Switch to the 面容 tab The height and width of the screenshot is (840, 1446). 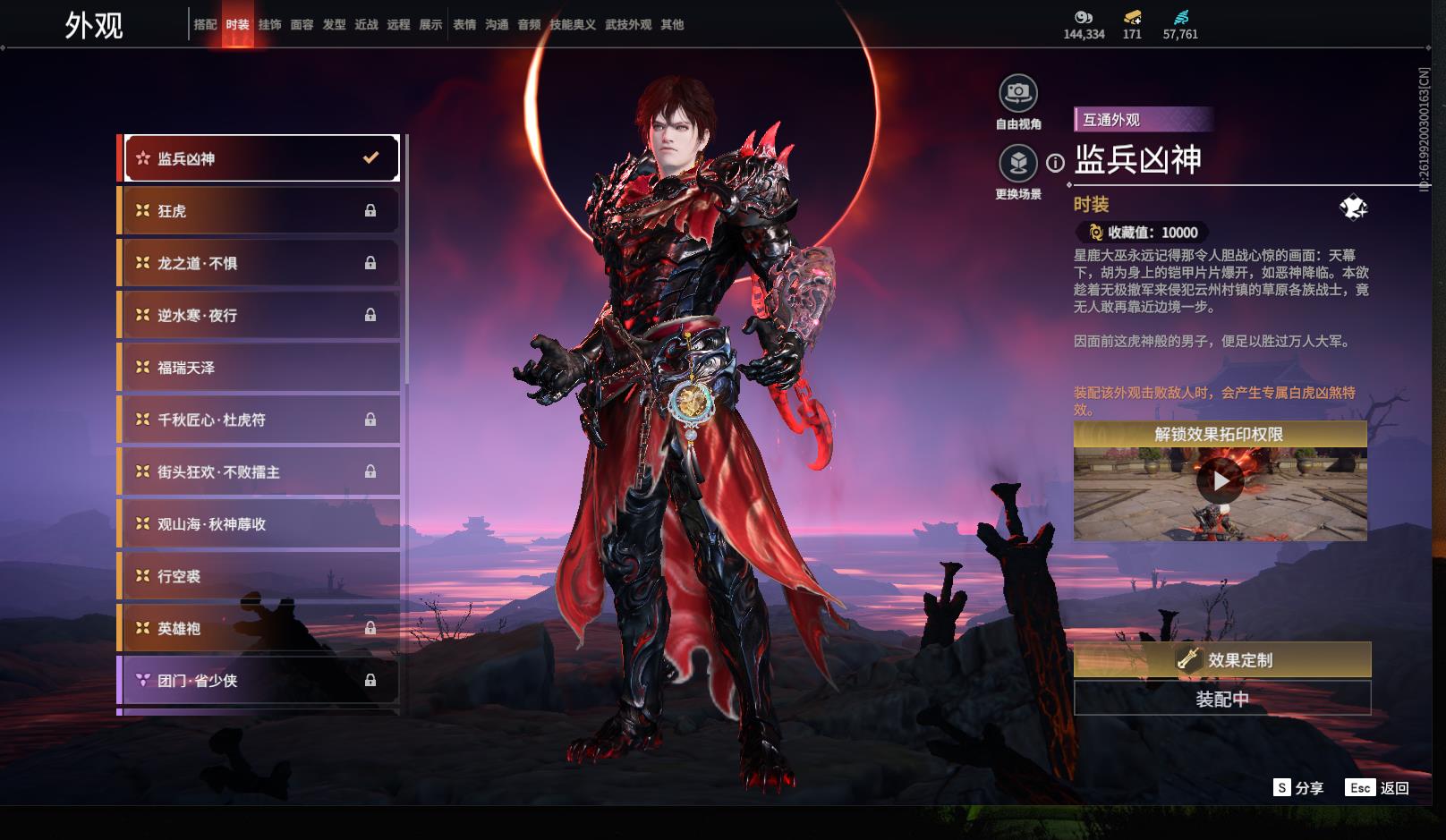tap(302, 25)
